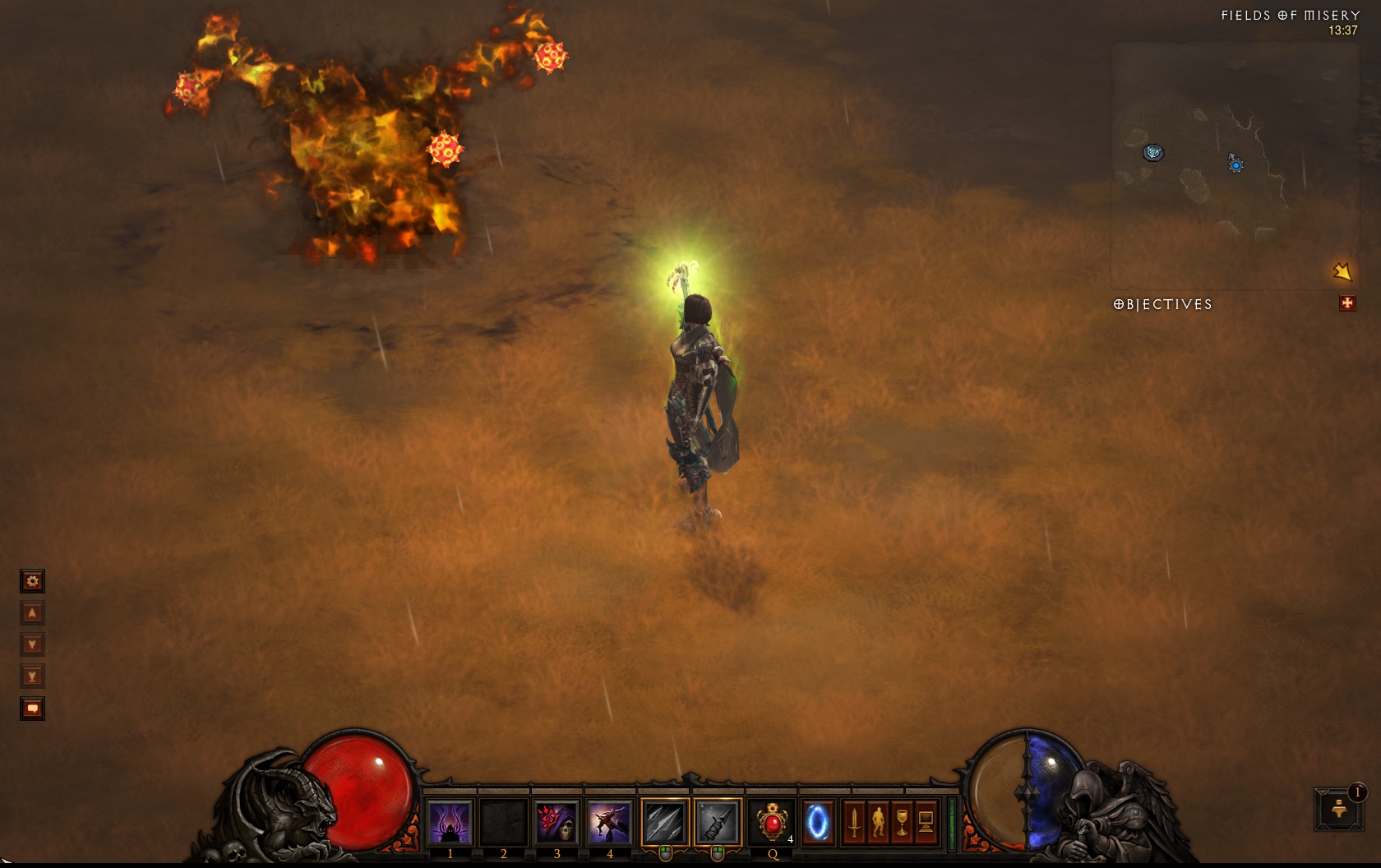The width and height of the screenshot is (1381, 868).
Task: Expand the Objectives tracker with the cross button
Action: [1346, 303]
